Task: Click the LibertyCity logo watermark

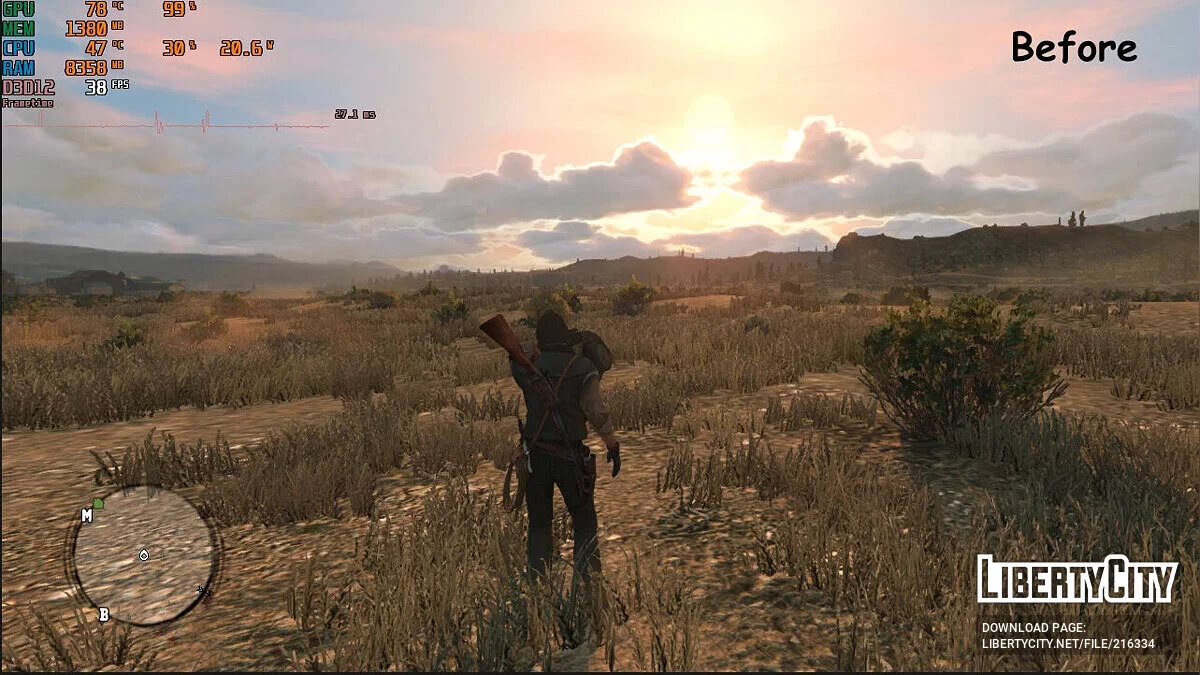Action: coord(1077,579)
